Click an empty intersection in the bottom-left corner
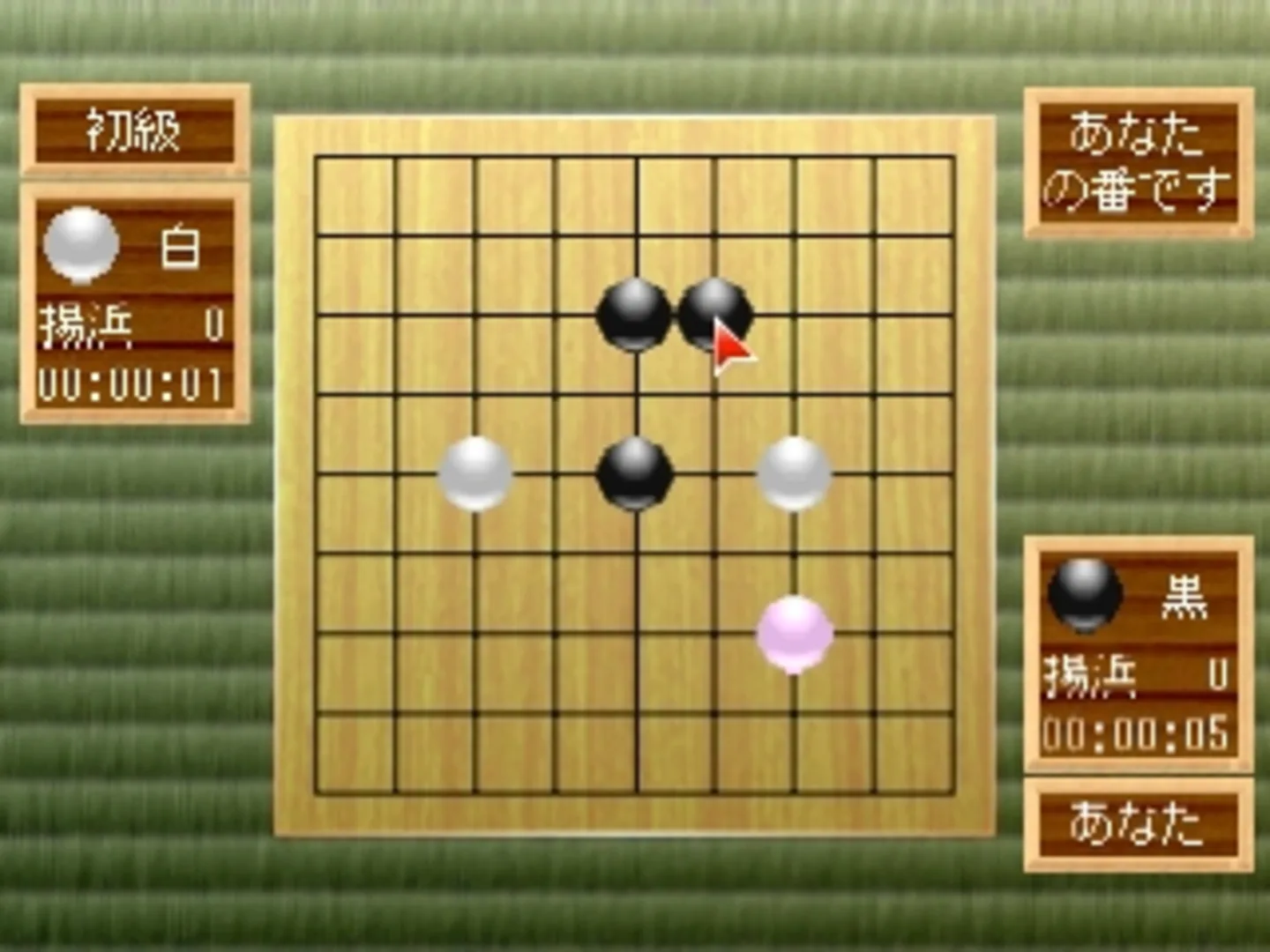 click(397, 714)
